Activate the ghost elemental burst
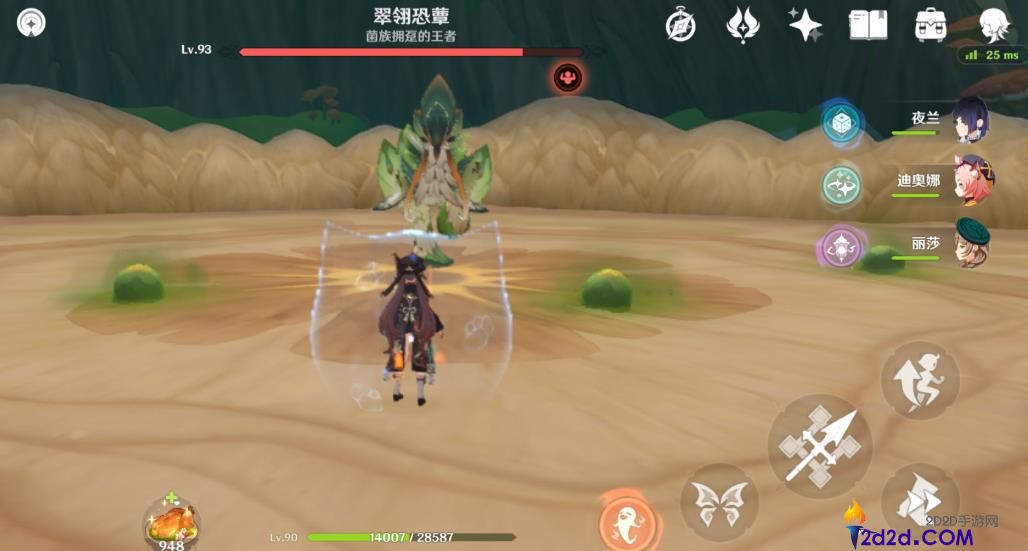This screenshot has width=1028, height=551. 627,521
